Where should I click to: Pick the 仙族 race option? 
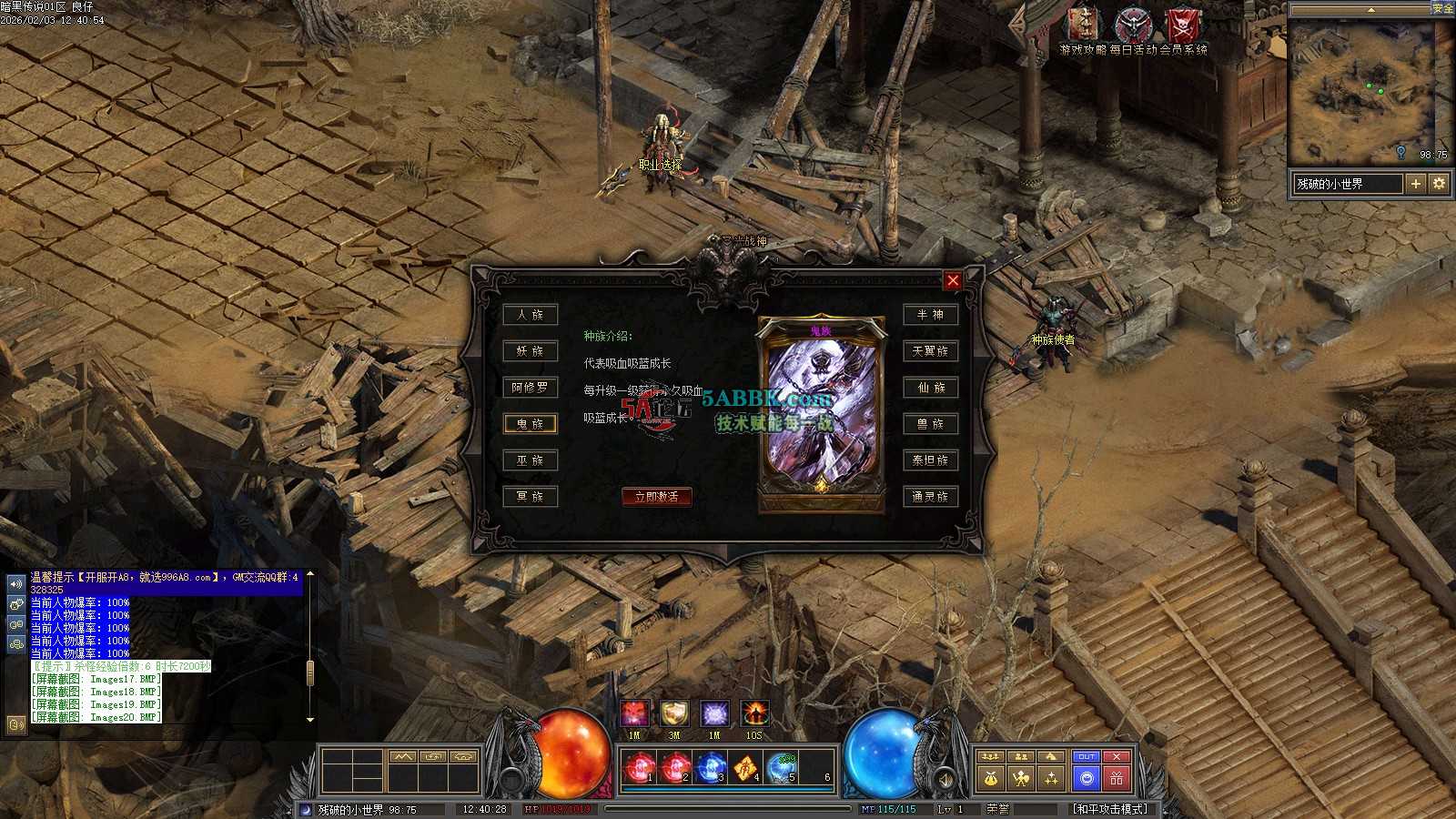tap(930, 388)
